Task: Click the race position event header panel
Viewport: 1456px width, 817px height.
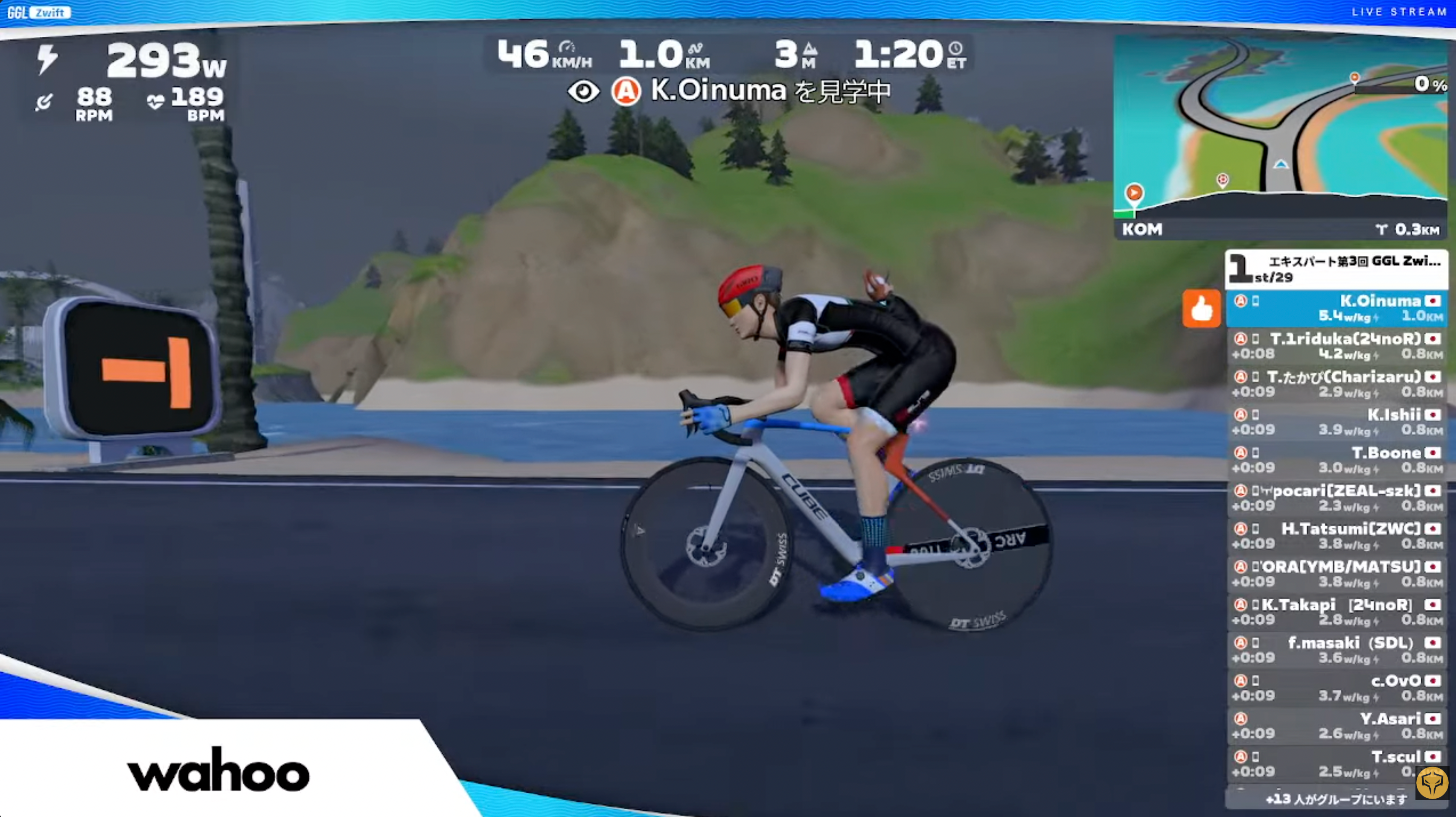Action: tap(1336, 268)
